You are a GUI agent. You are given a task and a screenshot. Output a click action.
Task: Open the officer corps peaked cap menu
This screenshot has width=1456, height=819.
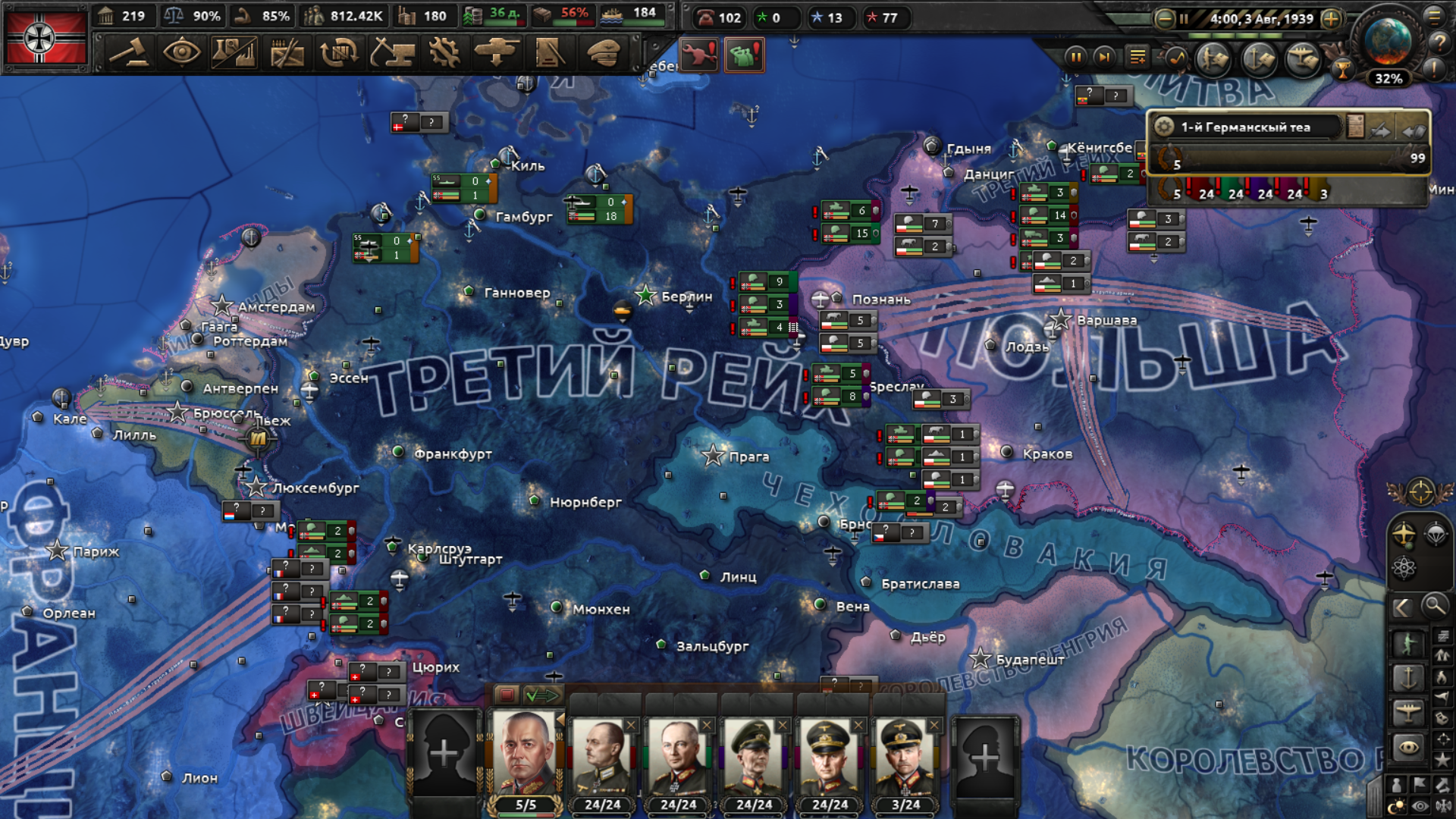tap(604, 53)
